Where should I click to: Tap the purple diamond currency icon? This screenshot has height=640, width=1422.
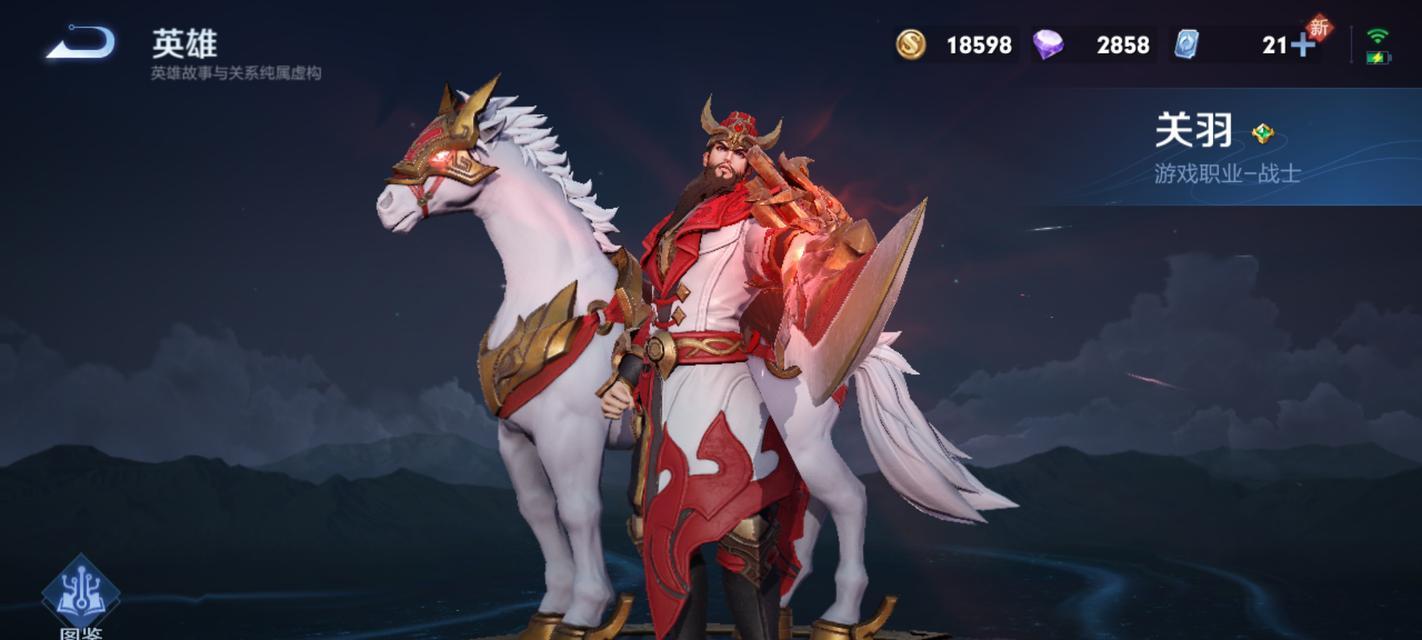(x=1047, y=44)
